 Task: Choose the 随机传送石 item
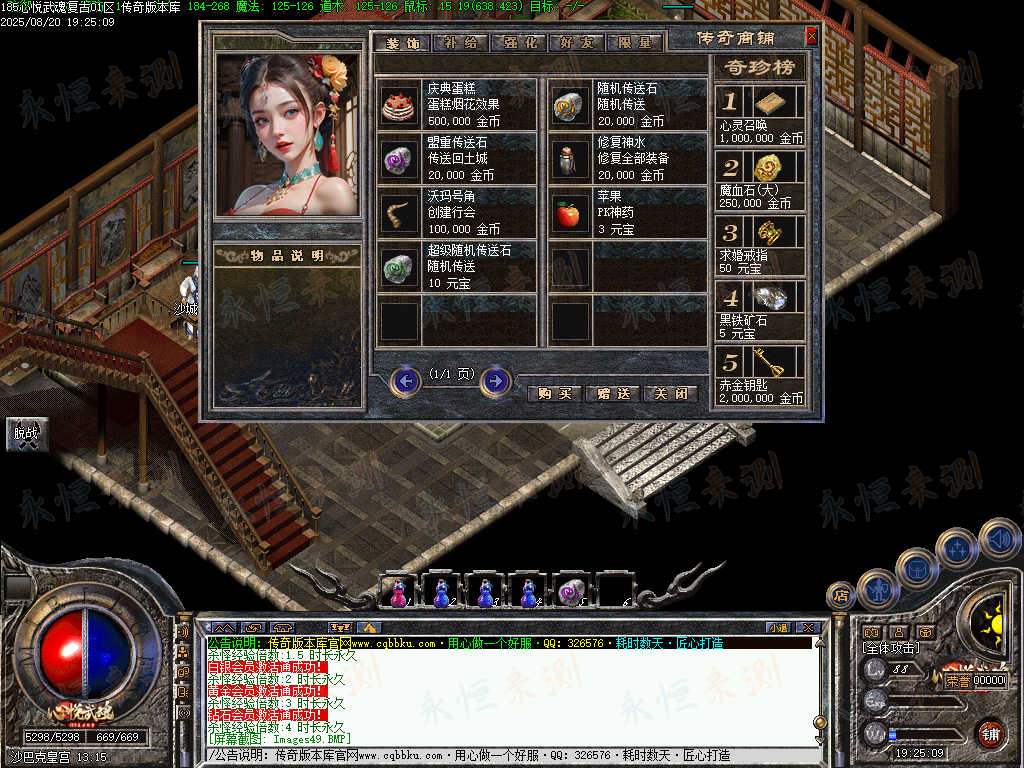click(571, 104)
